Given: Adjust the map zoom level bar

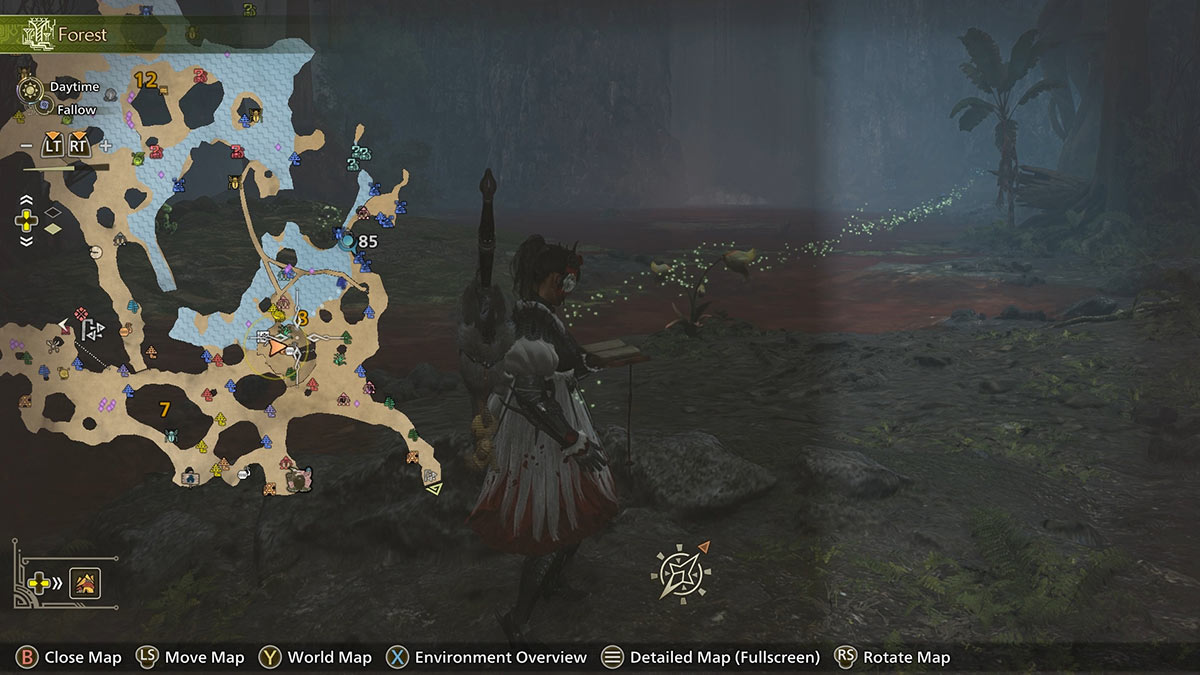Looking at the screenshot, I should coord(52,168).
